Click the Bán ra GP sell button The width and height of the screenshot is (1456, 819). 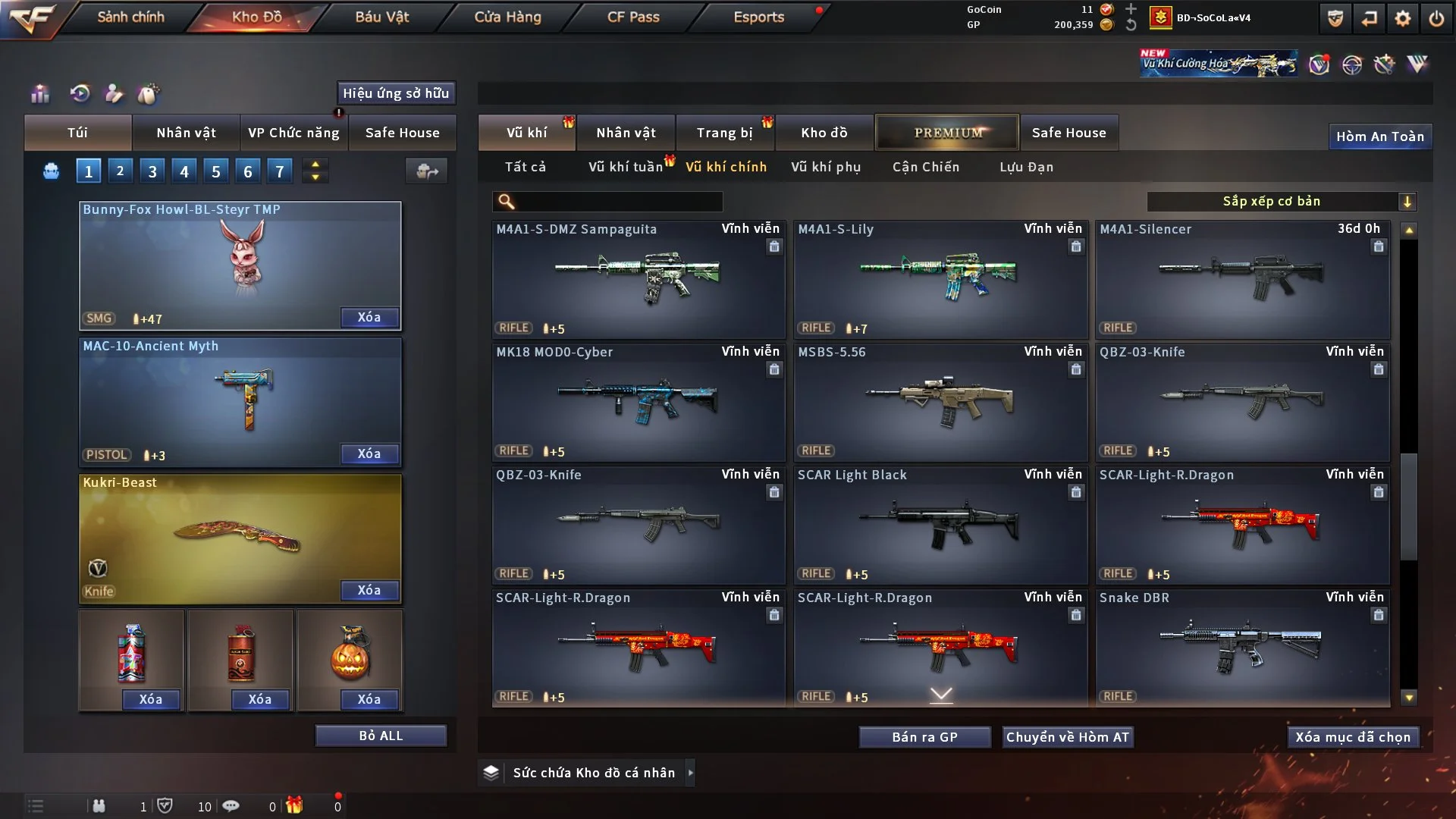click(x=924, y=737)
